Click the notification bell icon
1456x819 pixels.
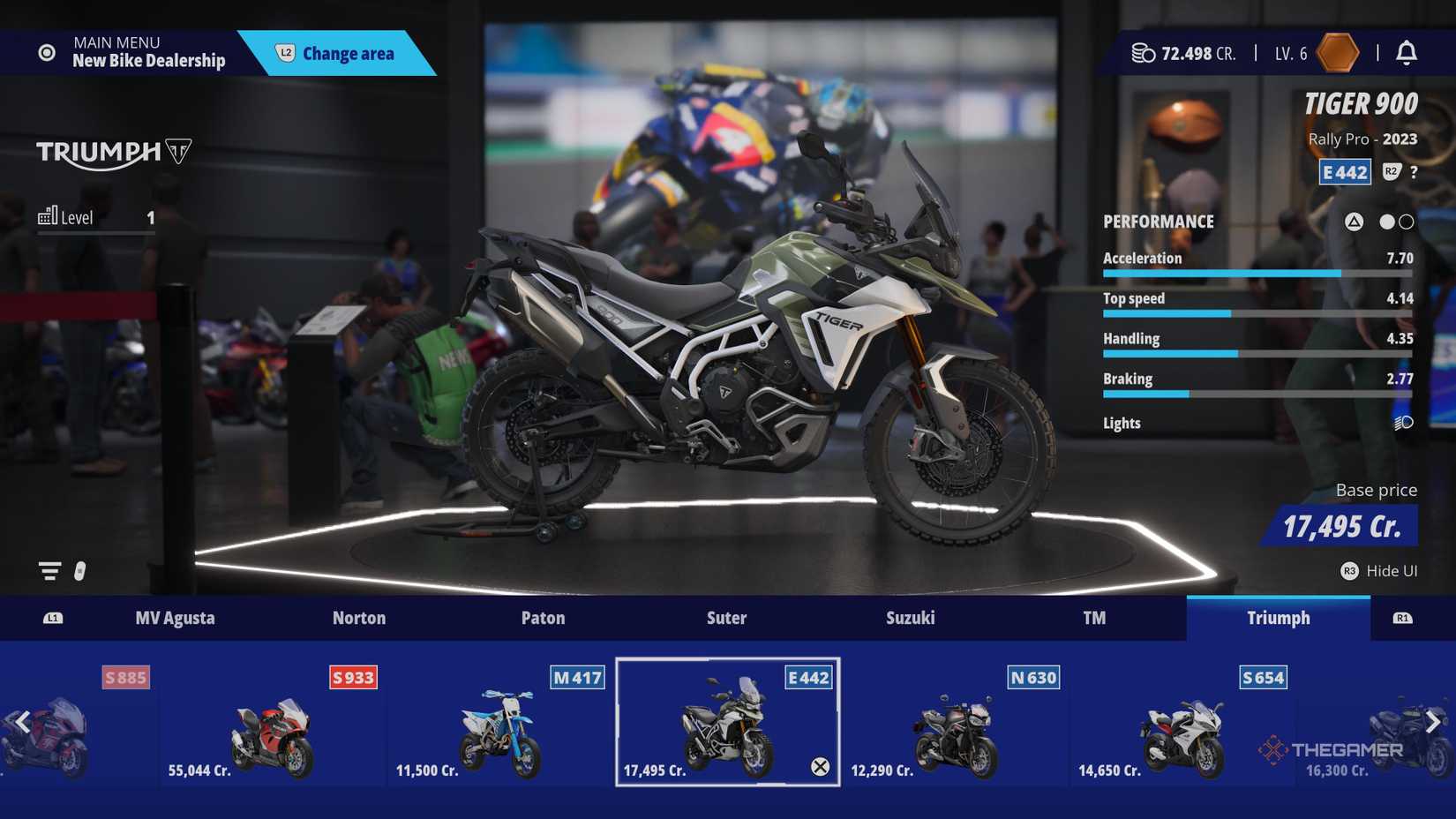[1406, 53]
